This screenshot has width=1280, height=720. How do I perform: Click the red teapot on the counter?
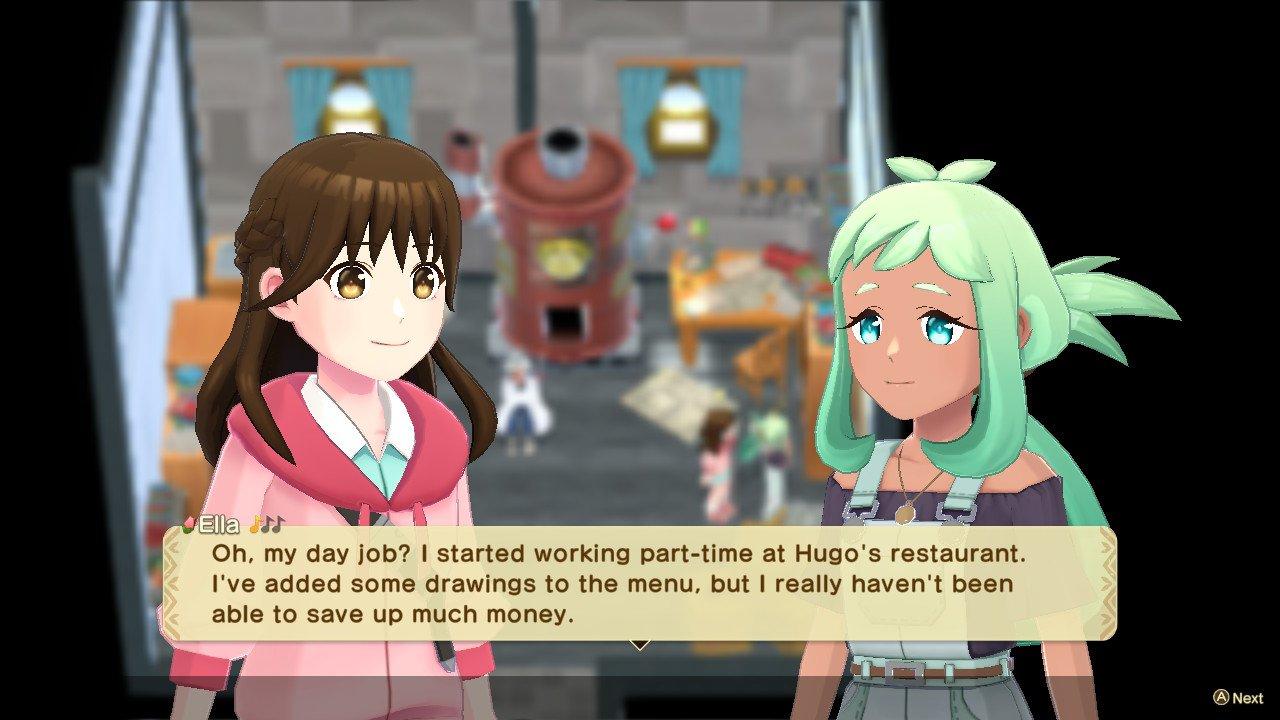click(x=668, y=223)
